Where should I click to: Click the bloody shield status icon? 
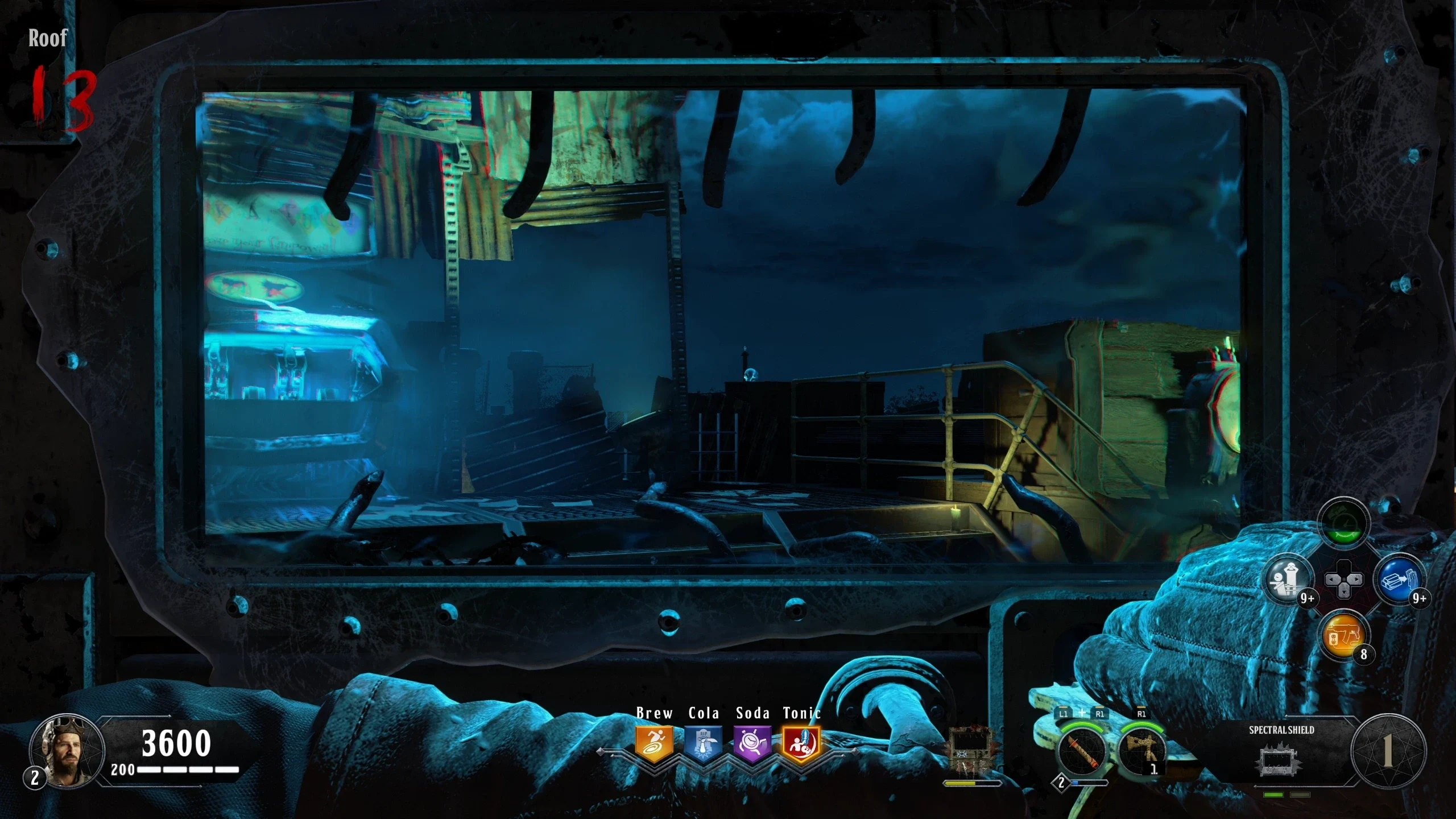972,752
